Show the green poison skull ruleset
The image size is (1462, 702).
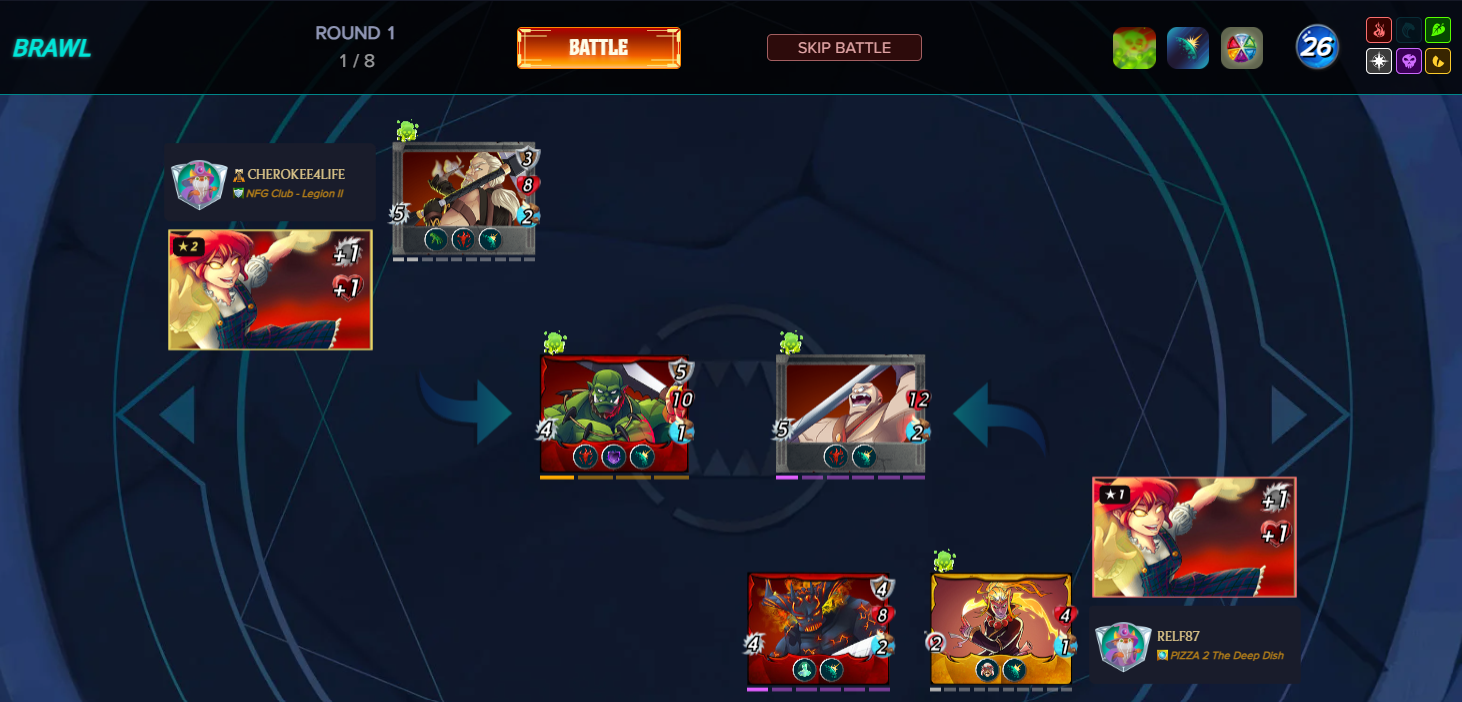coord(1134,48)
